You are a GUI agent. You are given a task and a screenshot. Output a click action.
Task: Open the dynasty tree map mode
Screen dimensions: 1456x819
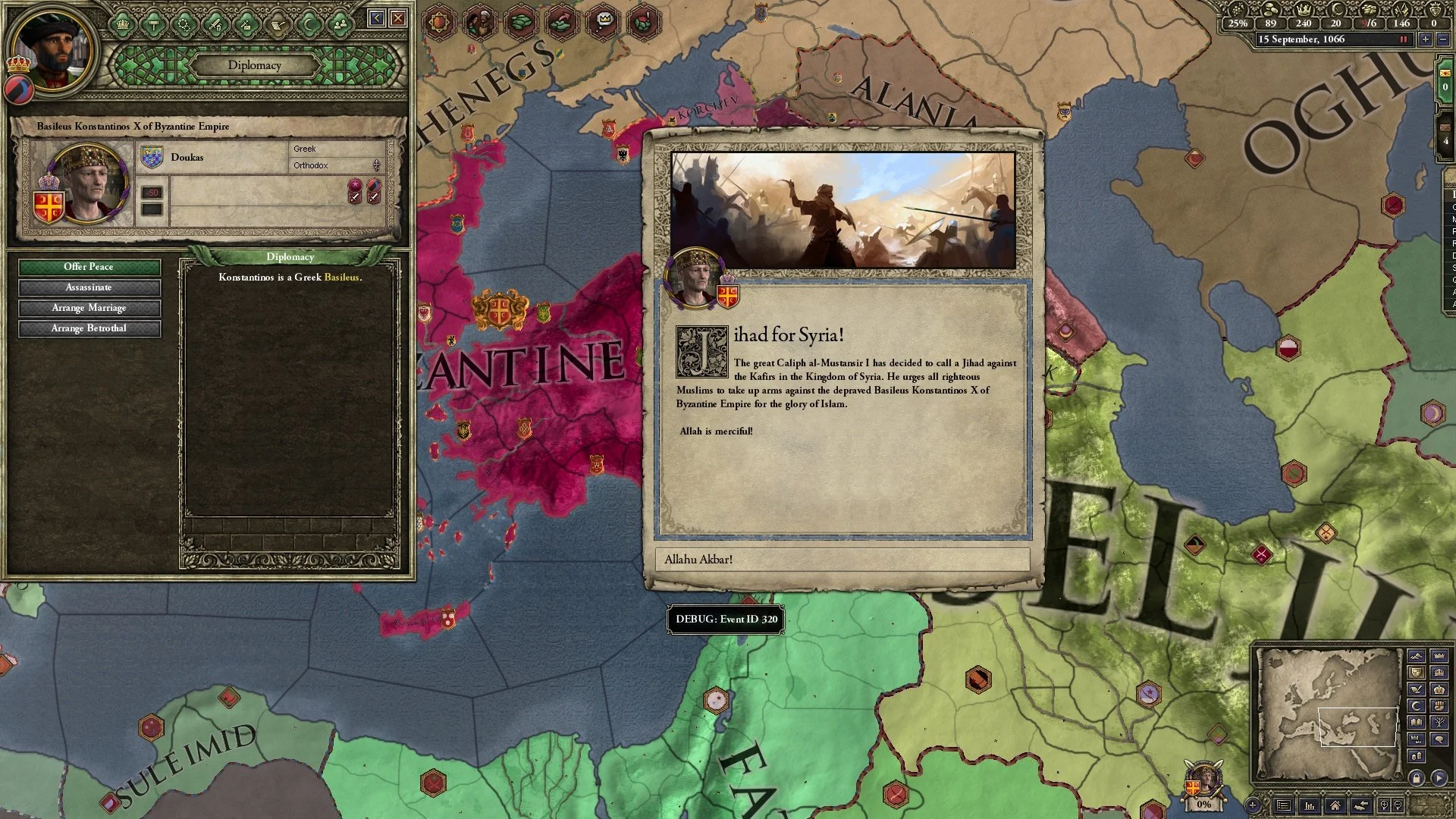(1439, 722)
